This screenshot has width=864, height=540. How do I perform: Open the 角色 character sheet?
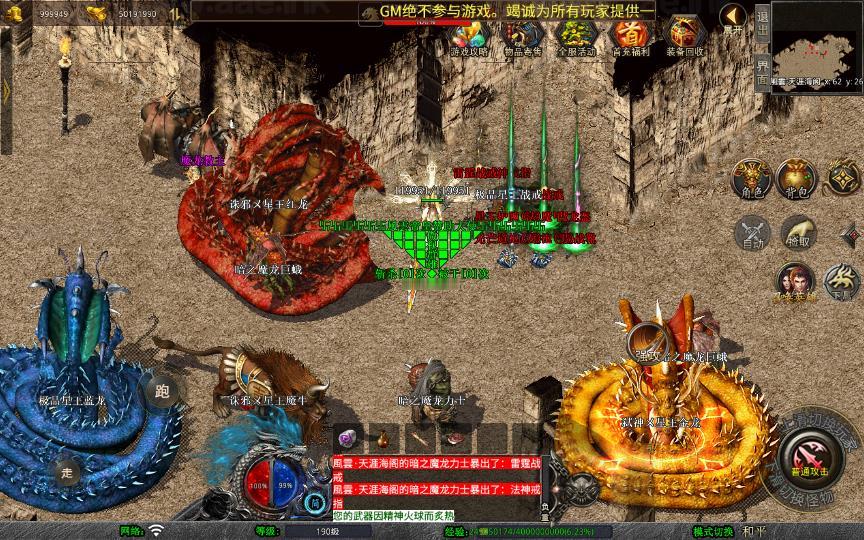[750, 177]
